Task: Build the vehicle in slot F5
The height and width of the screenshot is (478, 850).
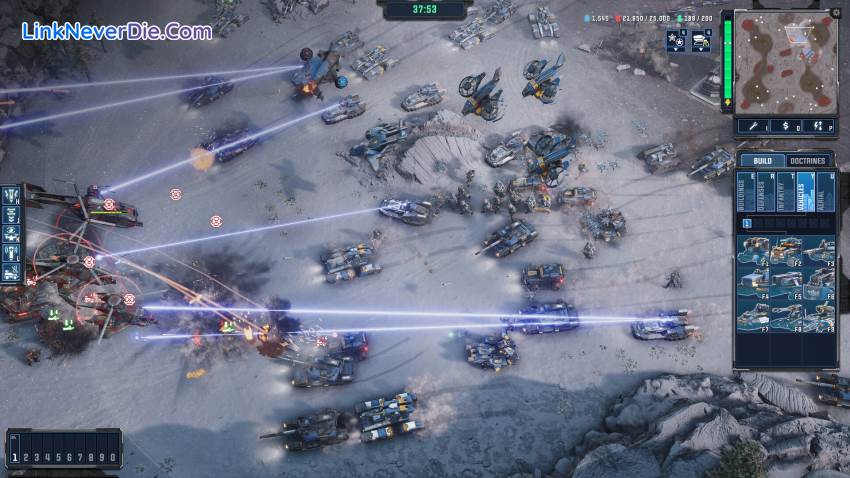Action: coord(785,285)
